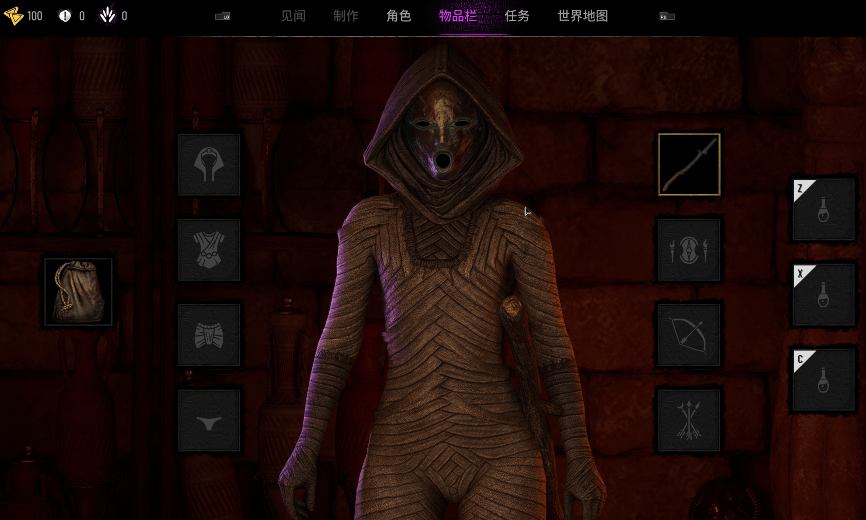Select the empty bow slot

pos(689,335)
